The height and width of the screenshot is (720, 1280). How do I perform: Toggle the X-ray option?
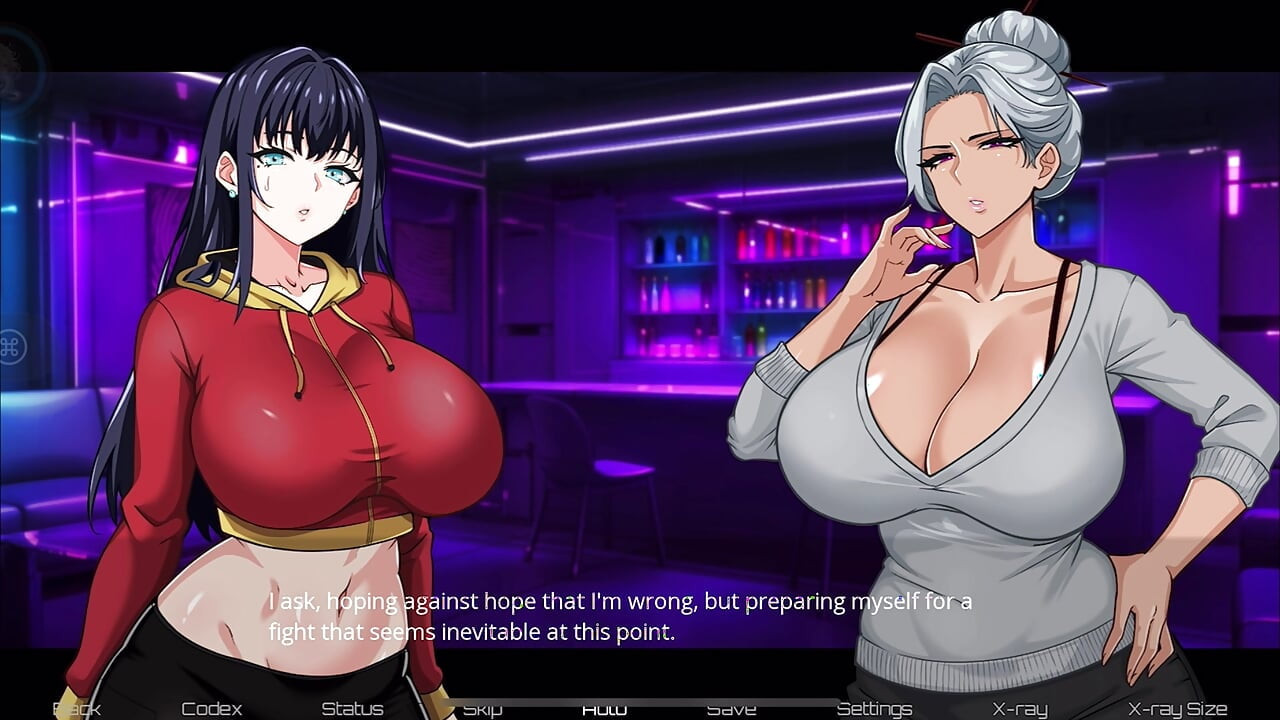click(1019, 709)
